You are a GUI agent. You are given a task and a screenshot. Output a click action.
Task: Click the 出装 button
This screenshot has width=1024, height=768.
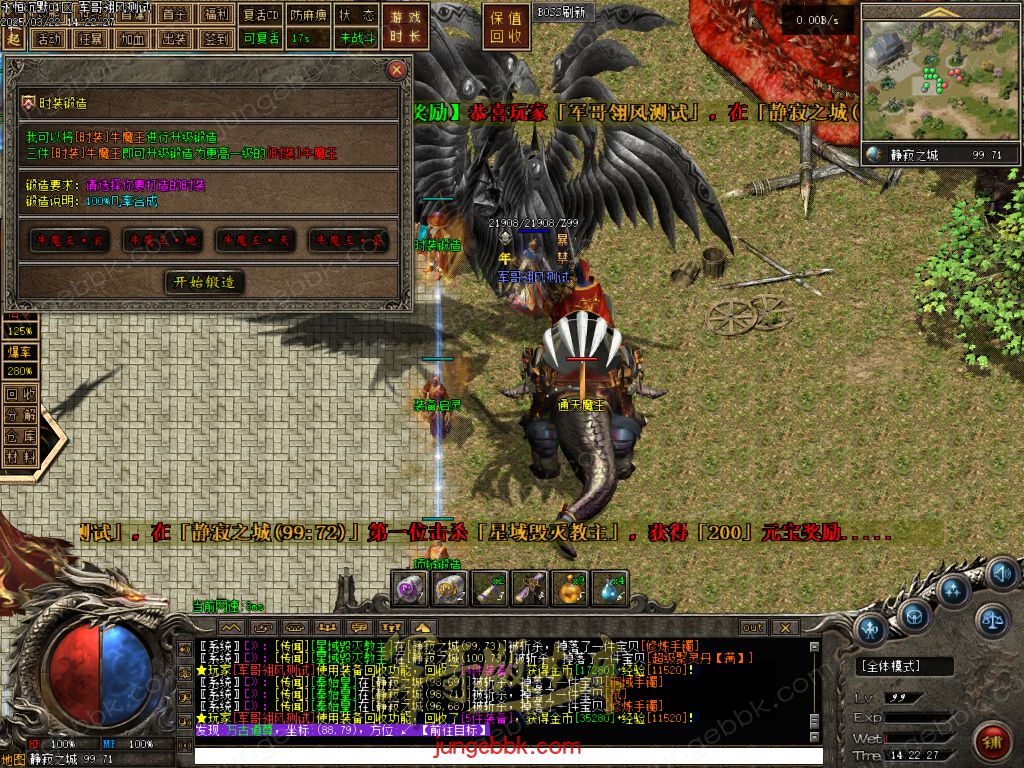click(x=173, y=39)
